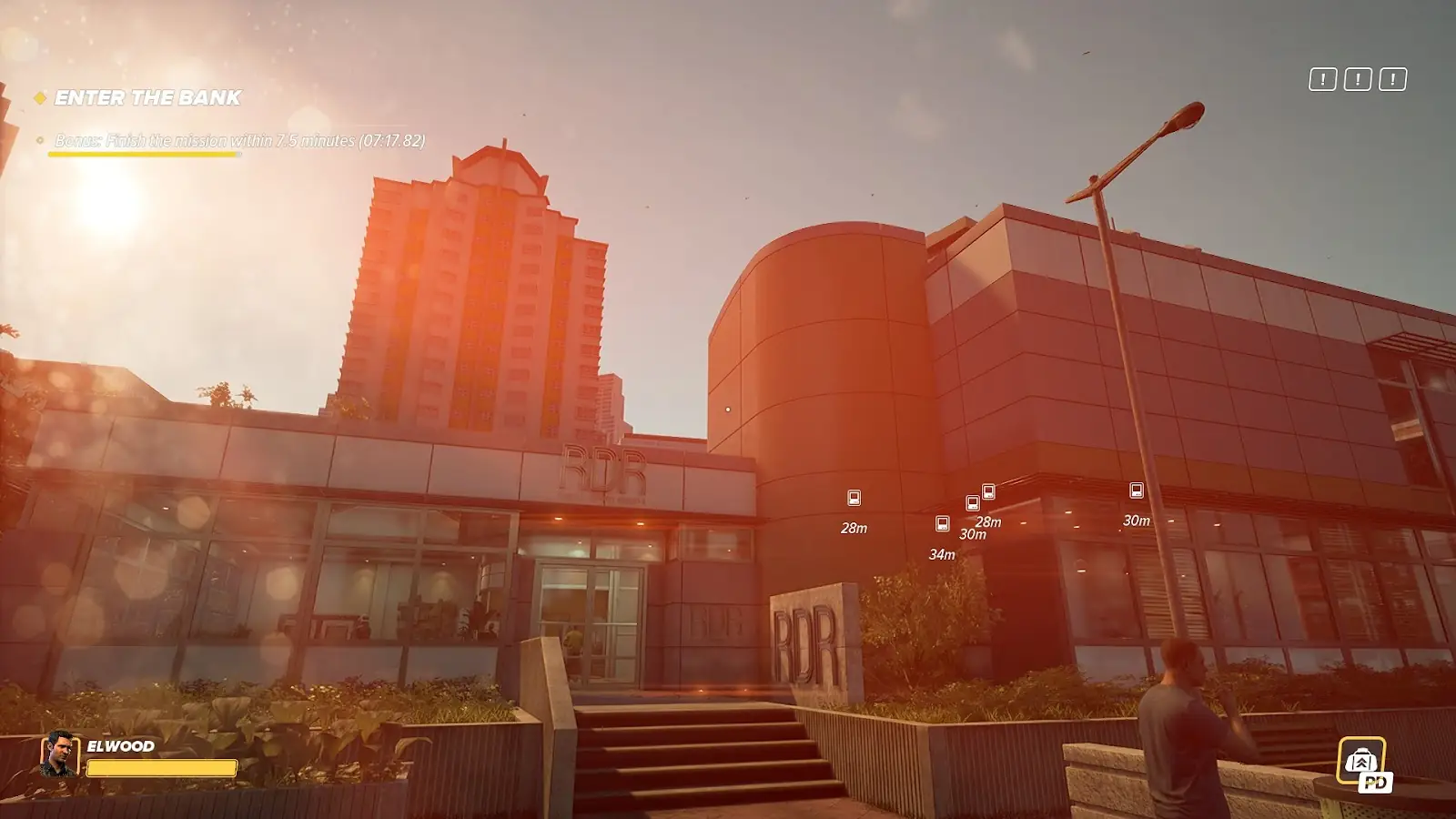This screenshot has width=1456, height=819.
Task: Click the bonus time-limit objective text
Action: point(239,141)
